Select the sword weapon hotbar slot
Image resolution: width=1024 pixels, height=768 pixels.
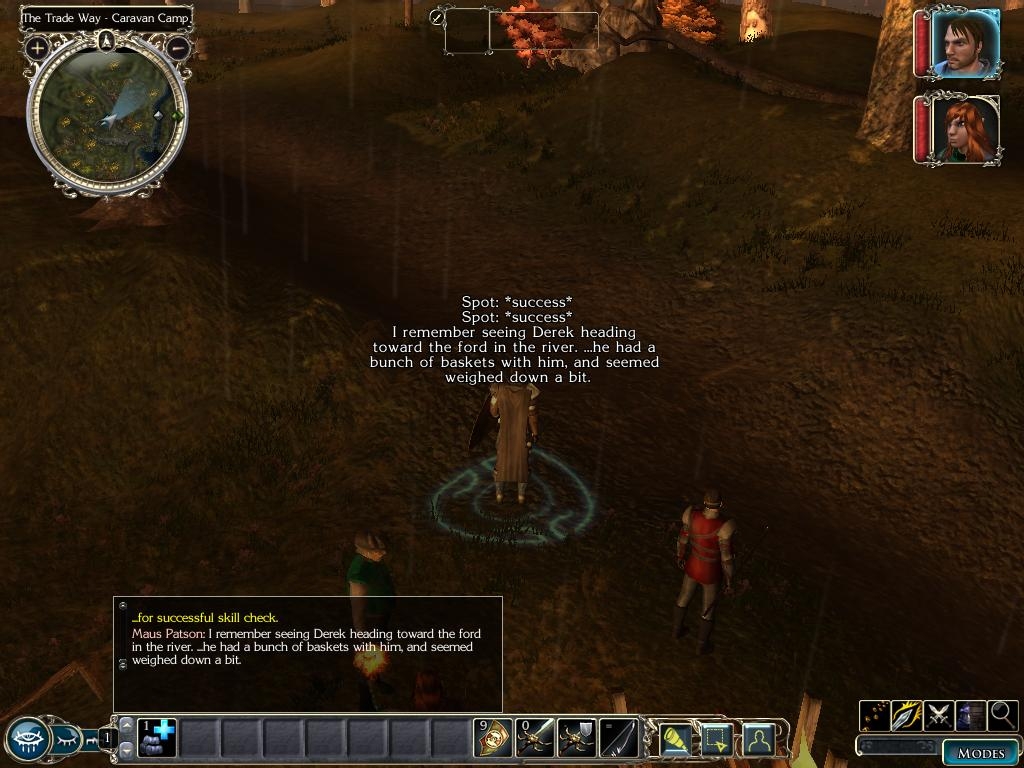(534, 738)
